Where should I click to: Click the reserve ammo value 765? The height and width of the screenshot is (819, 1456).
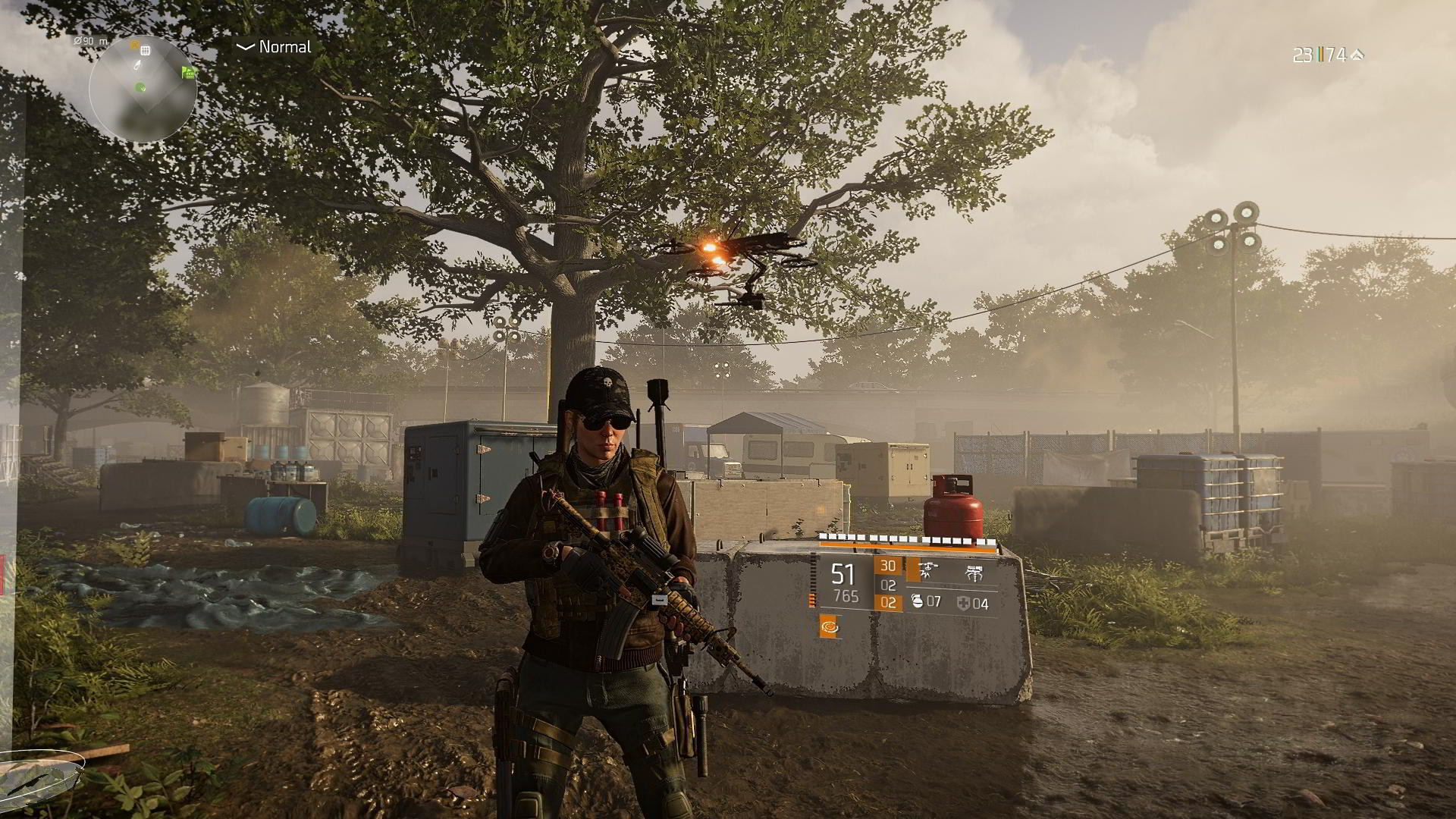click(x=846, y=596)
